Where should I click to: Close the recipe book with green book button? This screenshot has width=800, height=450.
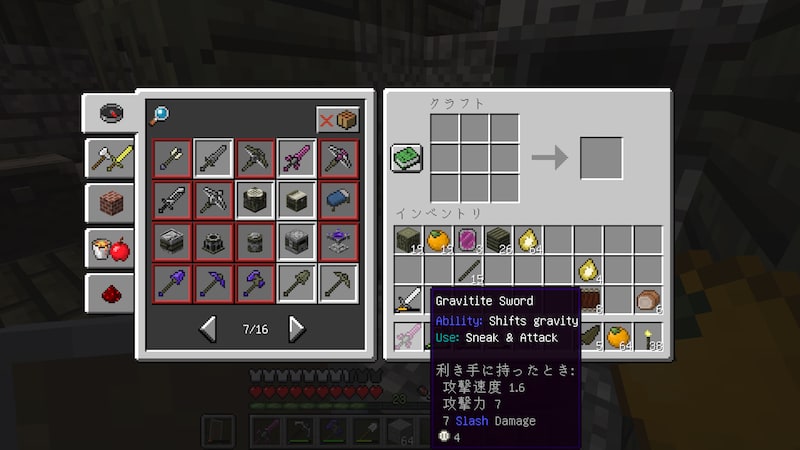tap(407, 158)
